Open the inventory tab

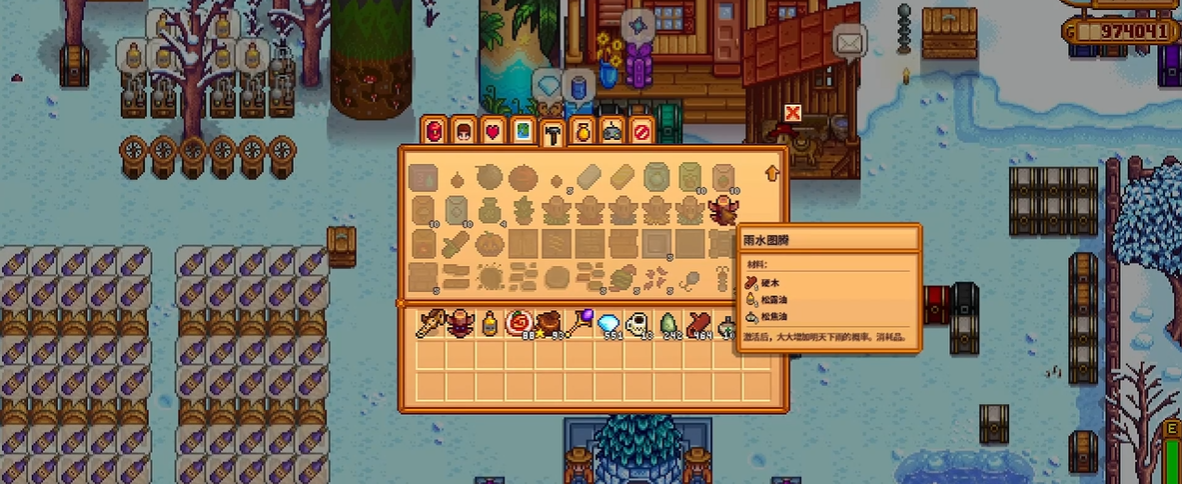click(x=433, y=131)
